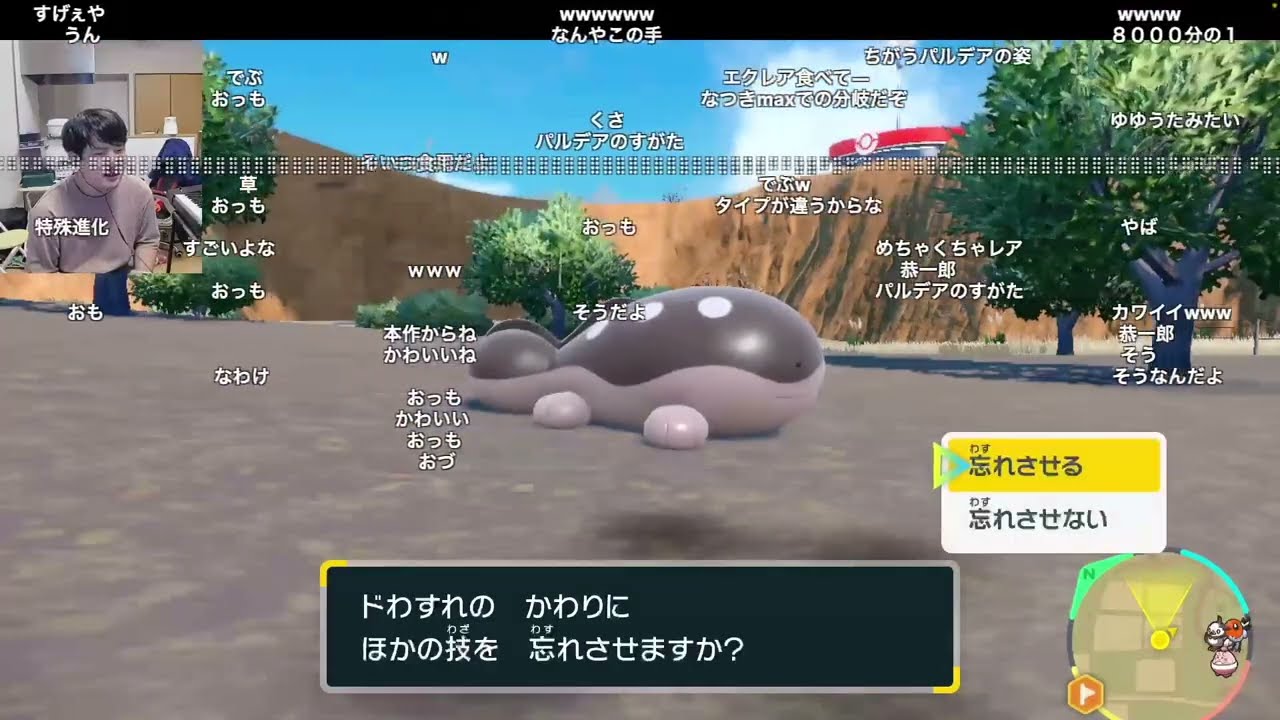Tap the pink Pokémon icon below the minimap birds
Image resolution: width=1280 pixels, height=720 pixels.
(1224, 662)
